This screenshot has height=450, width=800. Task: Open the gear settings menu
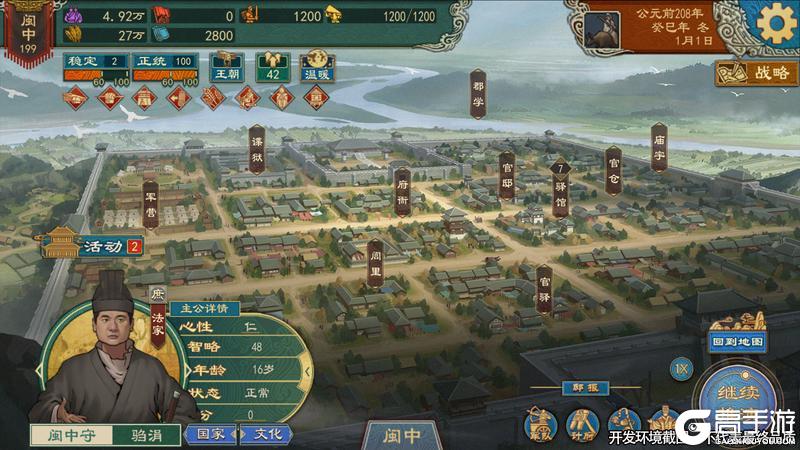click(773, 22)
